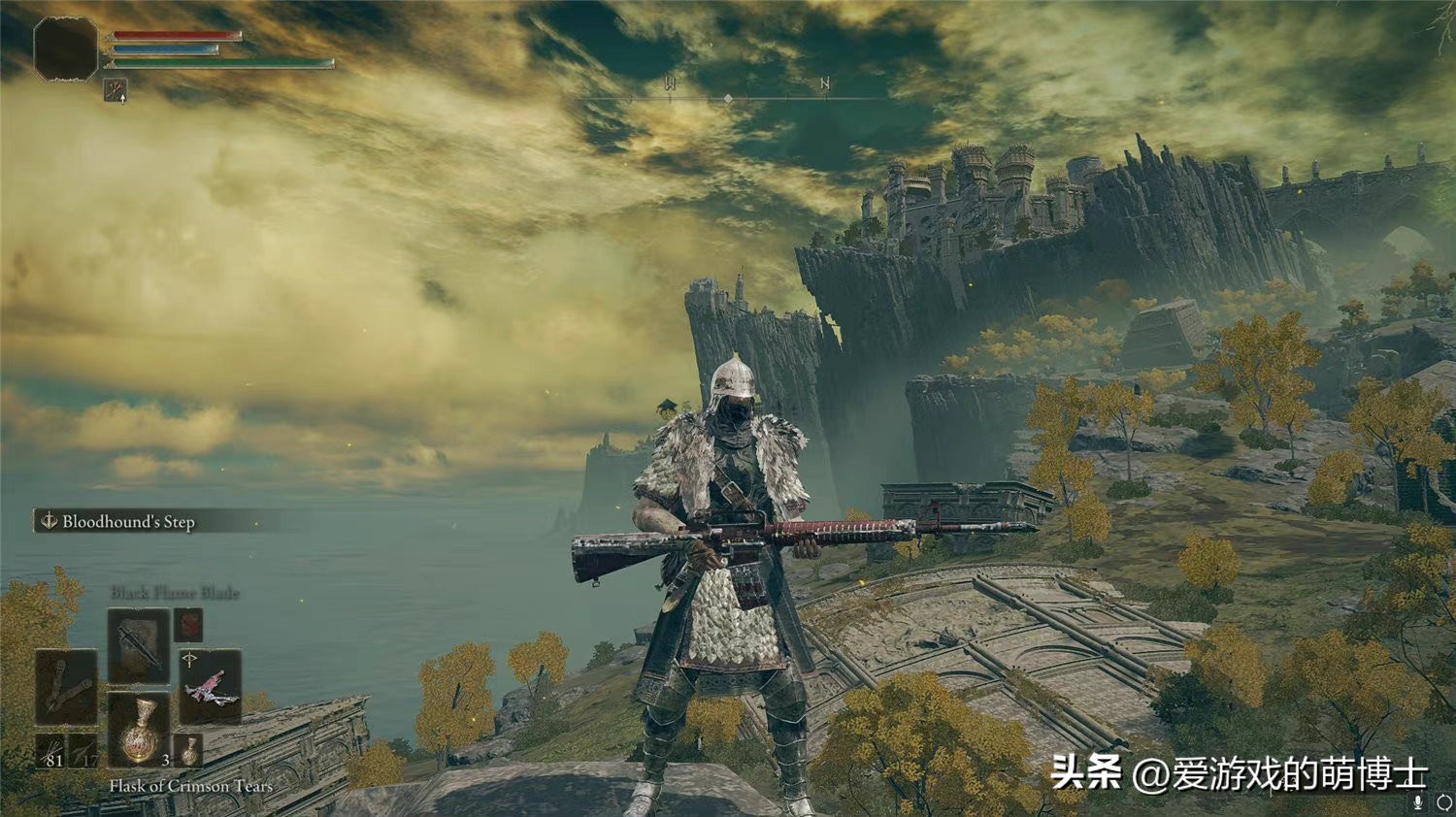Click the bolt ammo icon showing 17

tap(83, 752)
